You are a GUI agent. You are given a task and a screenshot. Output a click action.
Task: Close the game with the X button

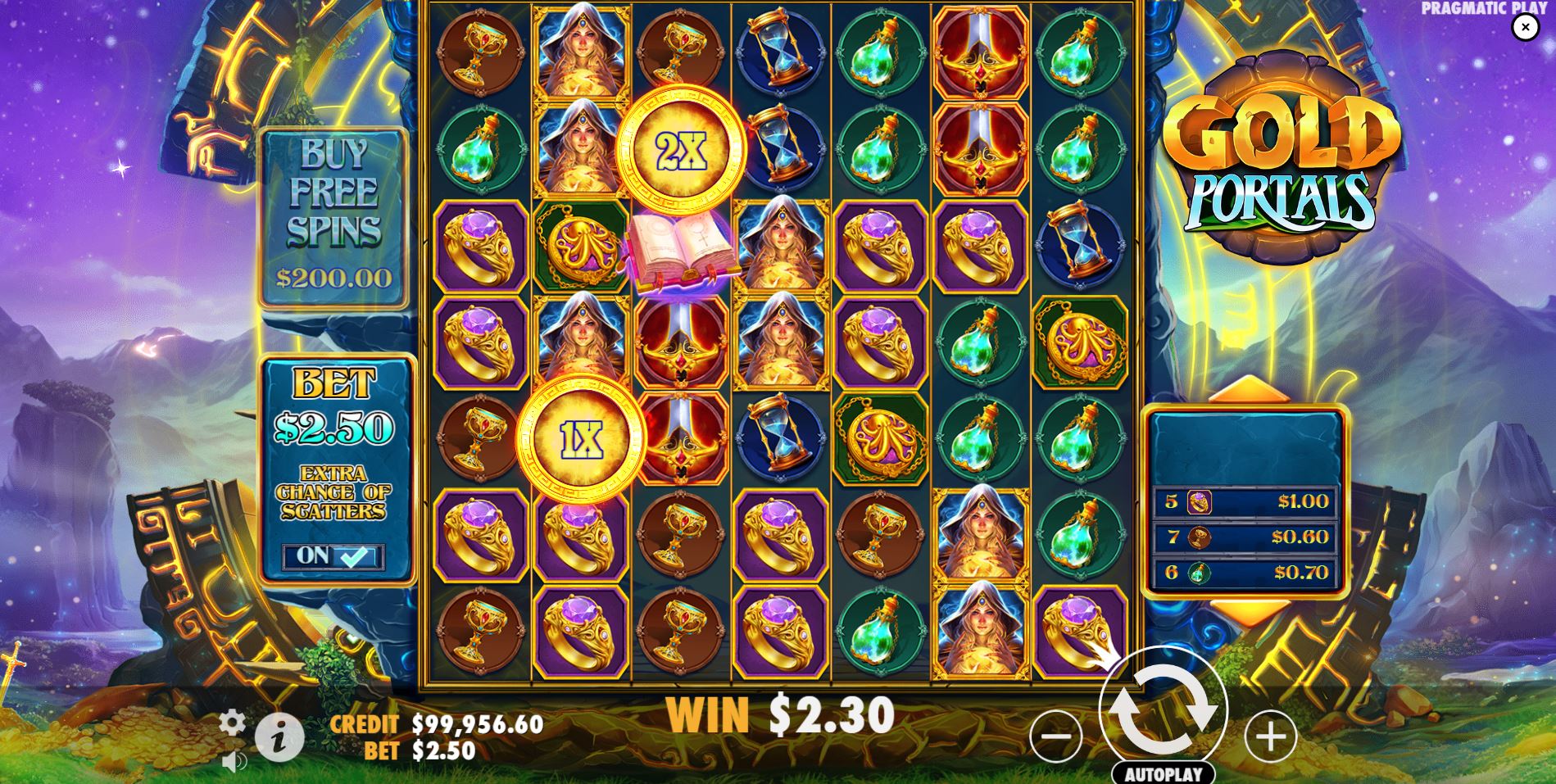(x=1526, y=27)
